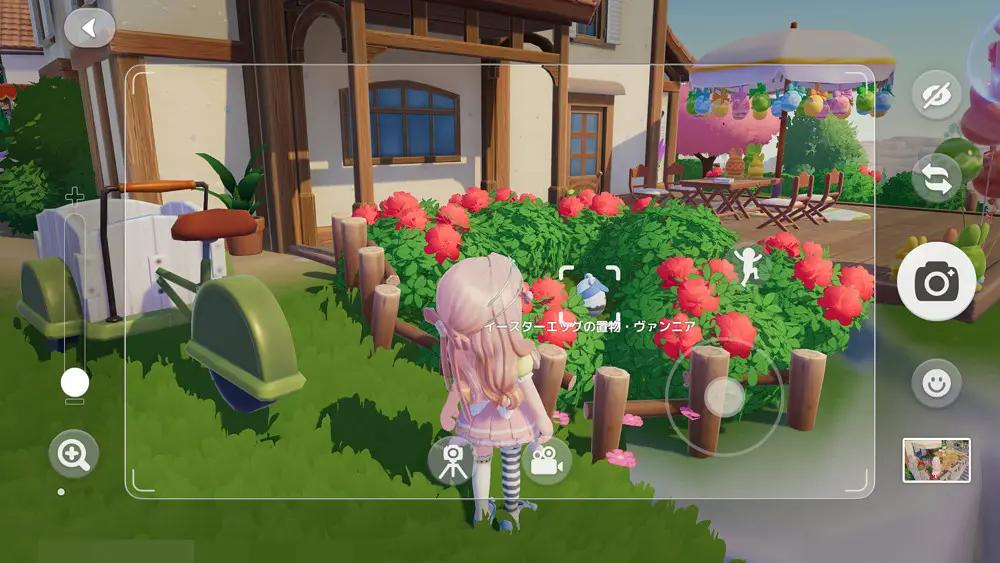Tap the magnifier zoom-in button
Screen dimensions: 1000x563
click(73, 456)
